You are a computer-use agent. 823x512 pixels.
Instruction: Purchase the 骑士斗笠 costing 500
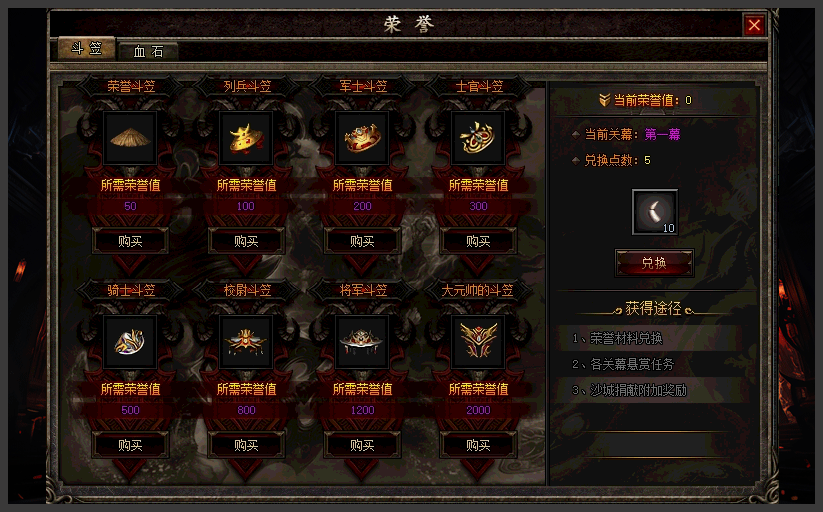[x=130, y=445]
